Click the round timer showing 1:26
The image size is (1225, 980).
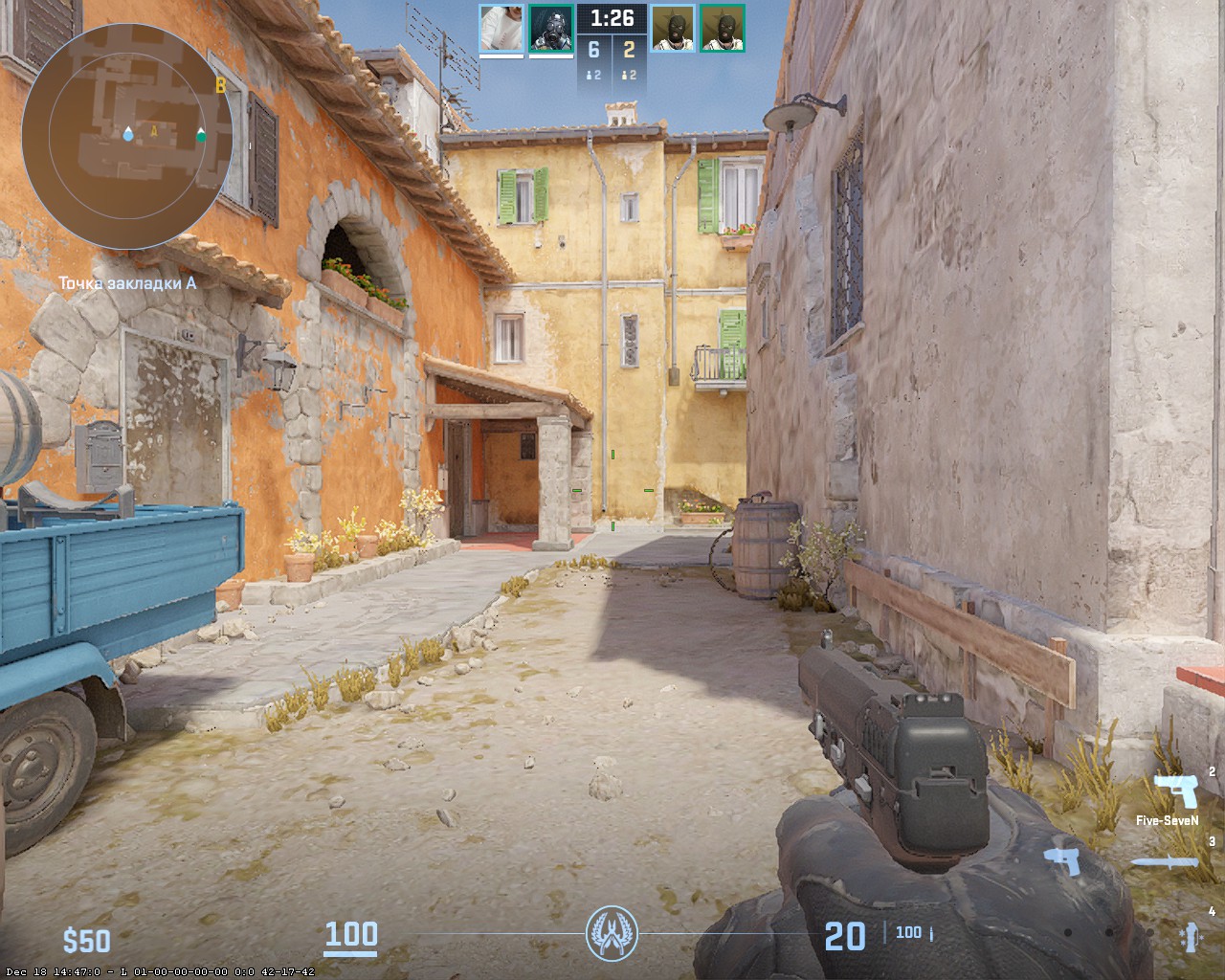pos(612,19)
